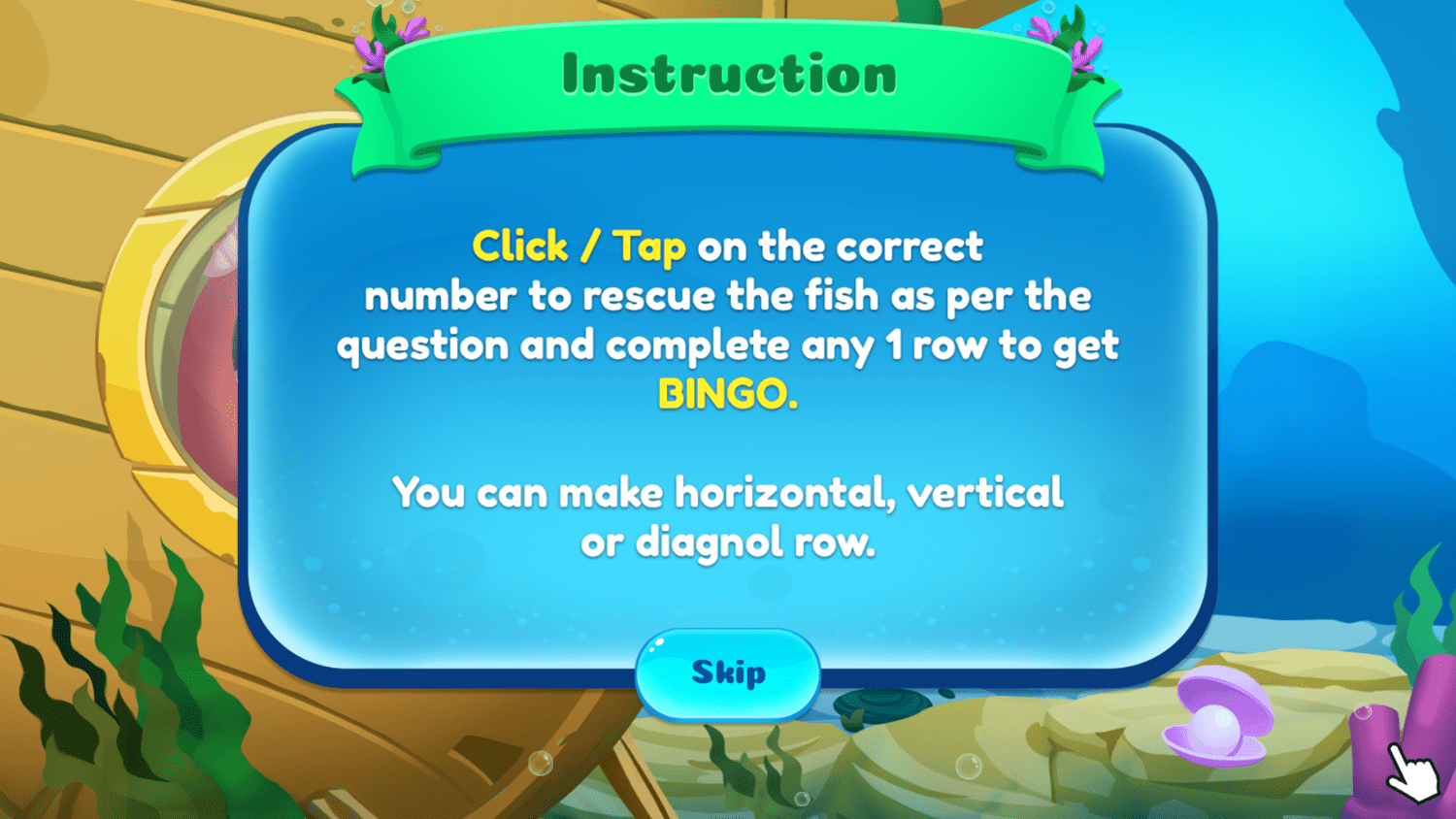
Task: Click the Skip button
Action: coord(726,672)
